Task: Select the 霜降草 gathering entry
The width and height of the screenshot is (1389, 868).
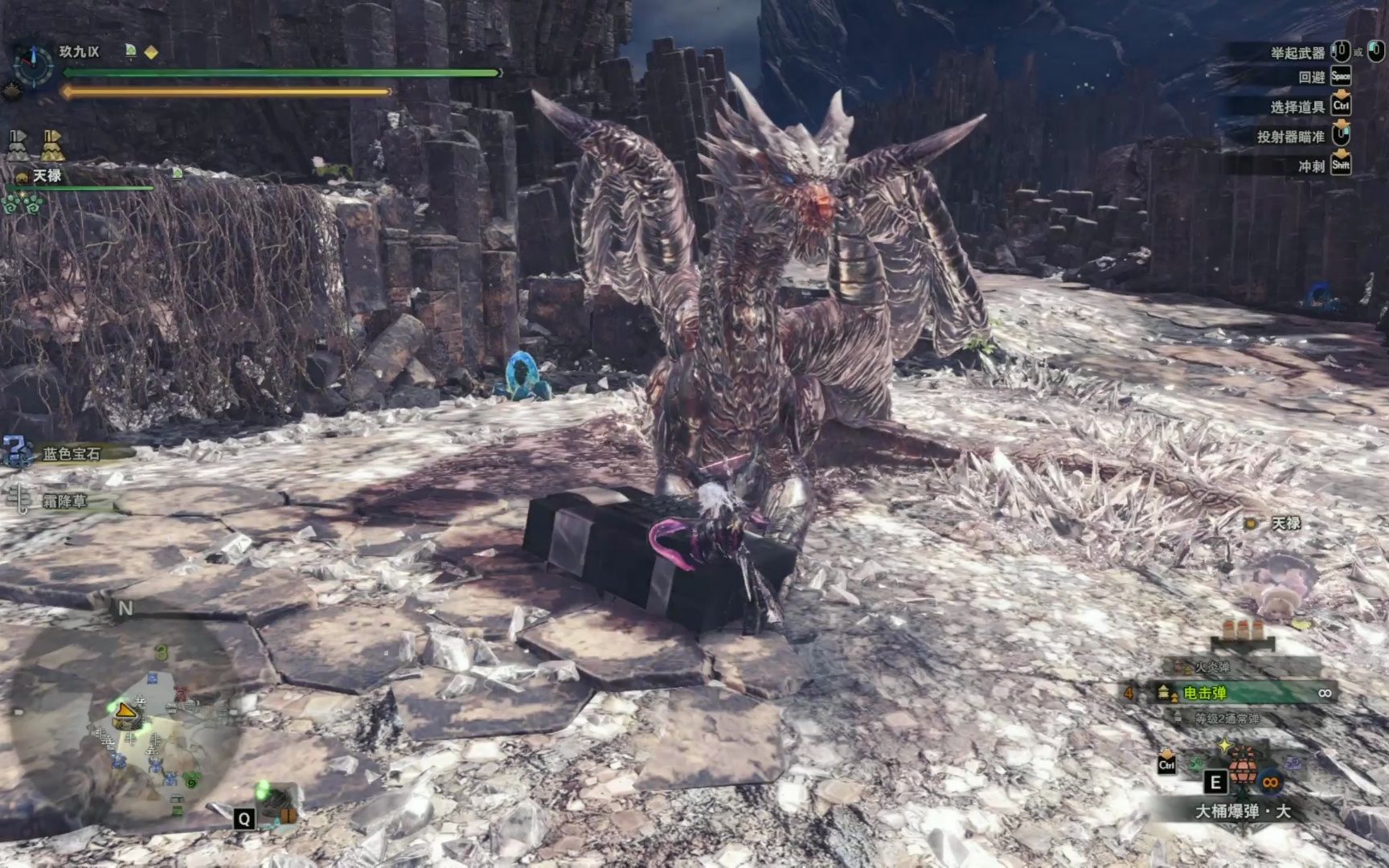Action: click(64, 502)
